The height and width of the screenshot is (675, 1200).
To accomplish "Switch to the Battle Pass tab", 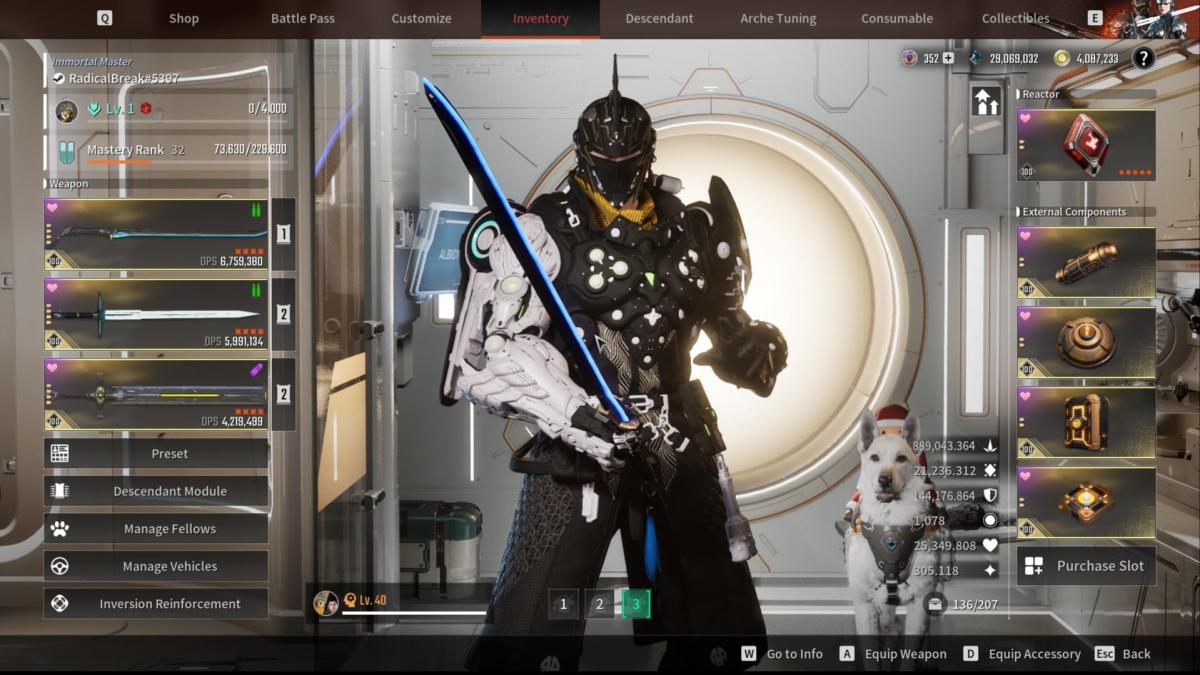I will coord(303,18).
